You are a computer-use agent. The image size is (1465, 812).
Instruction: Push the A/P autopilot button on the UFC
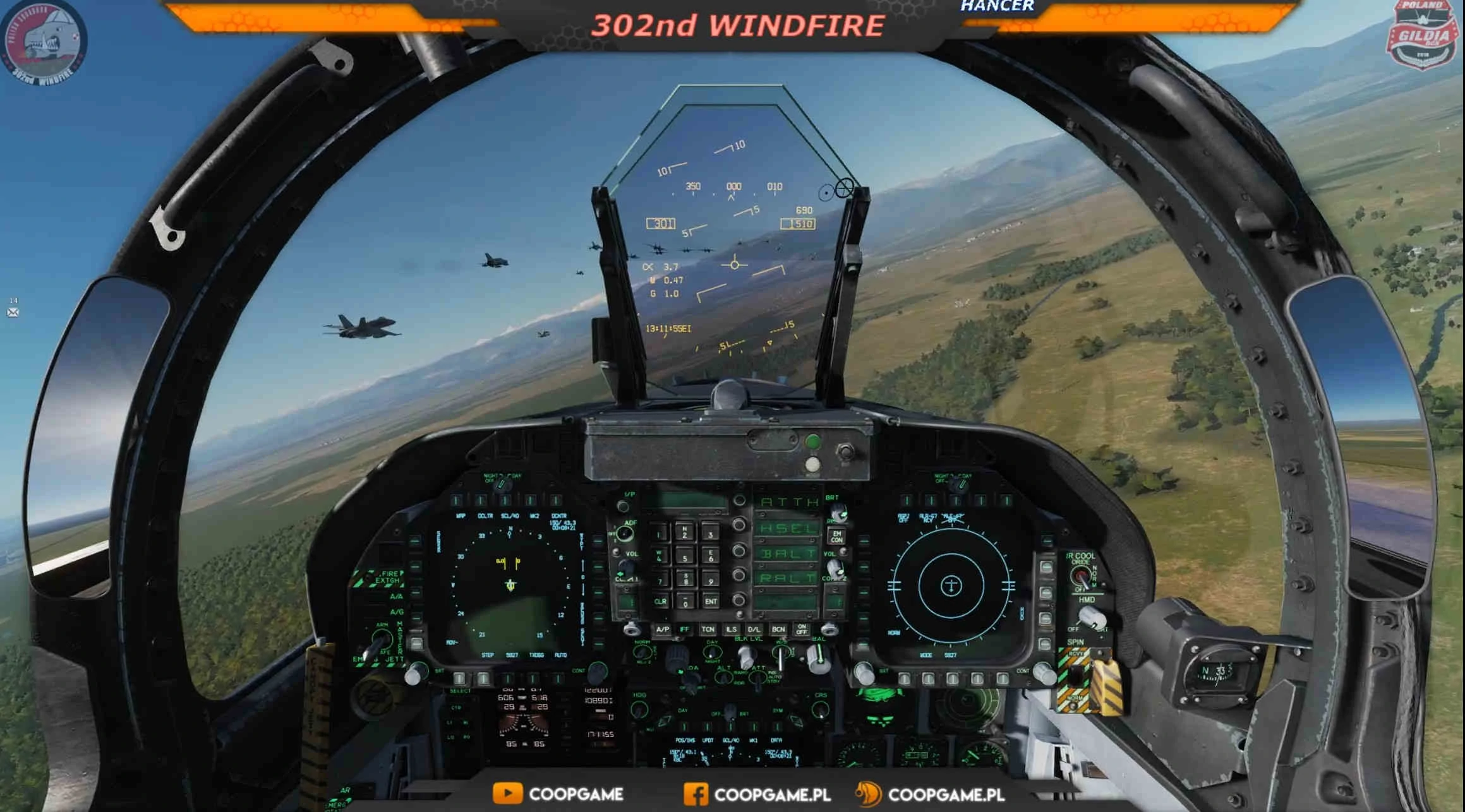pos(662,630)
